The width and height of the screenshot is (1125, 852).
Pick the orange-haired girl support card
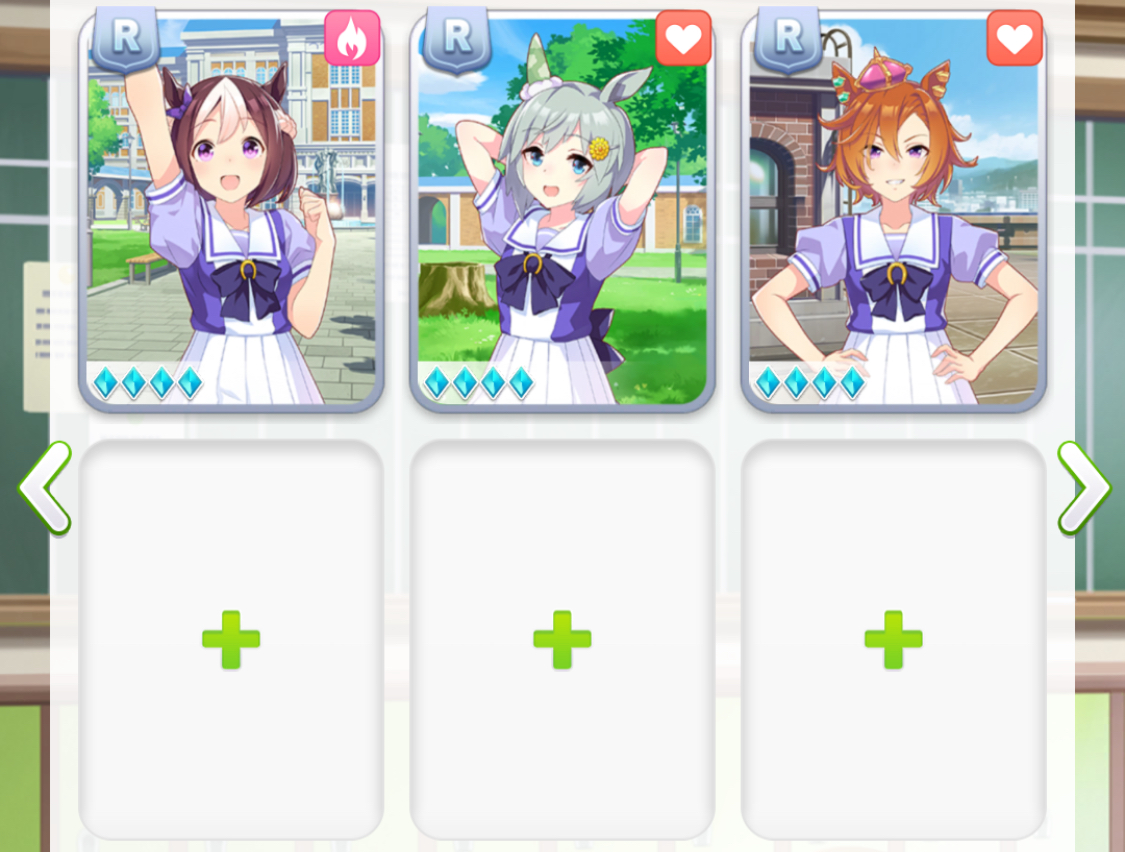click(x=893, y=210)
